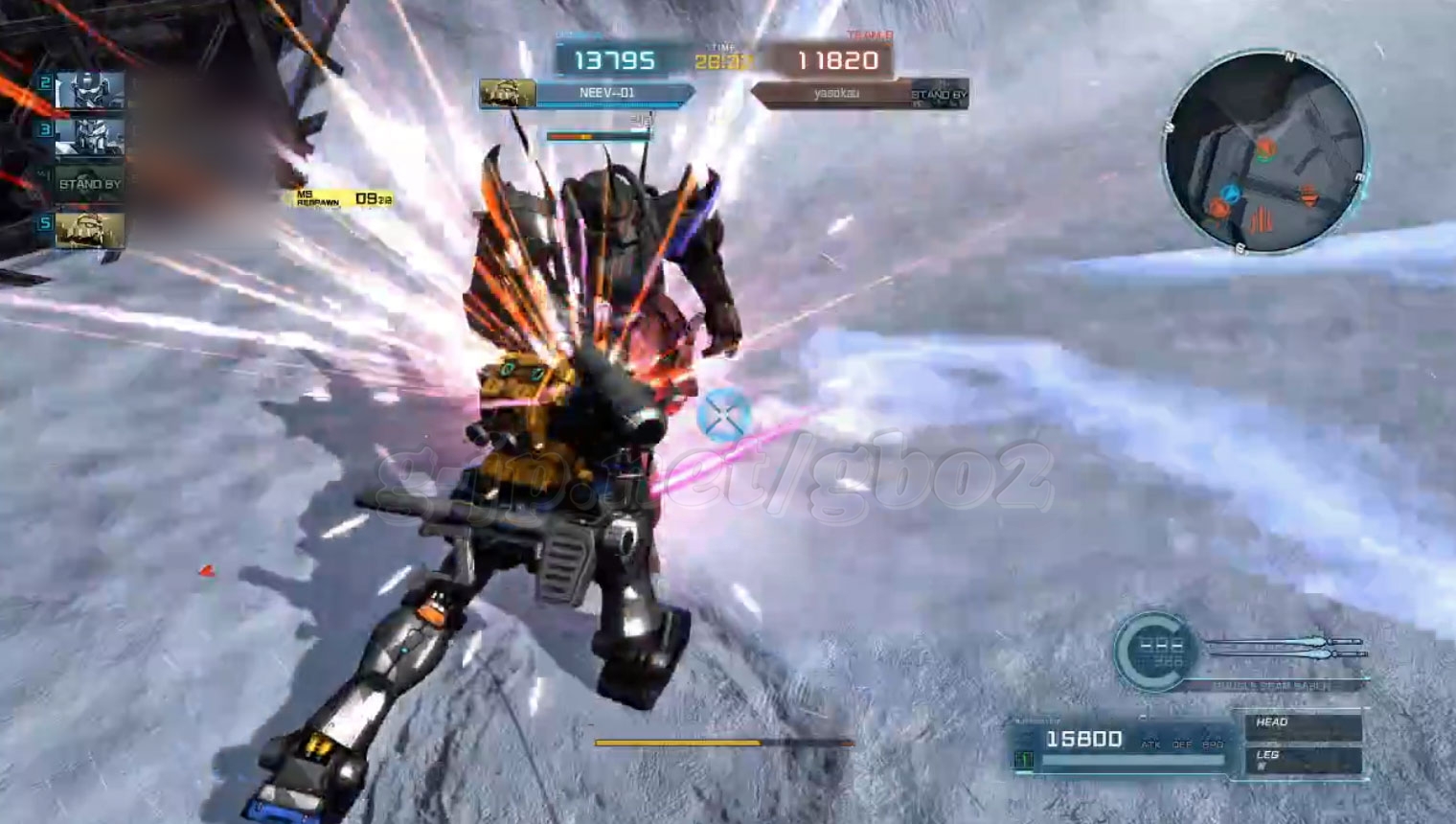Click the STAND BY slot in the squad list

[90, 183]
